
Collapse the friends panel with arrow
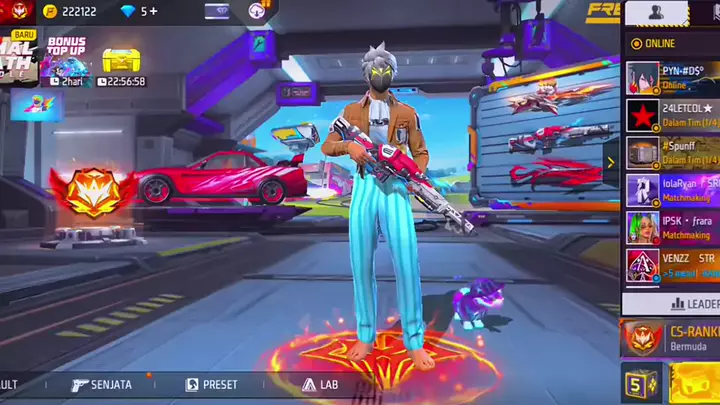pyautogui.click(x=611, y=162)
